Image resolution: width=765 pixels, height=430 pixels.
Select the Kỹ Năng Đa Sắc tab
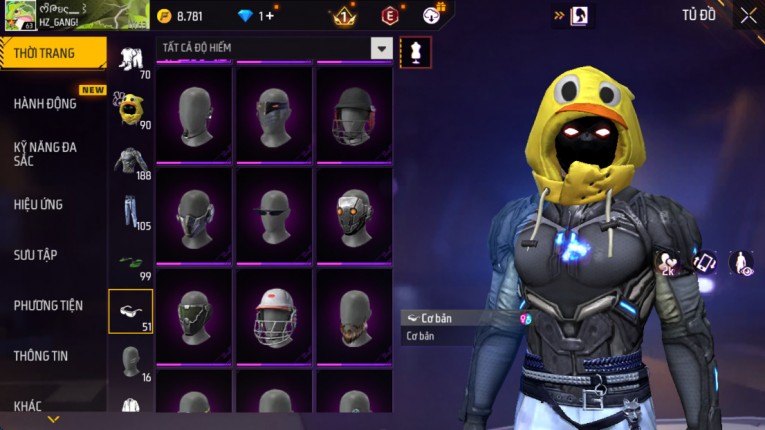[x=45, y=153]
